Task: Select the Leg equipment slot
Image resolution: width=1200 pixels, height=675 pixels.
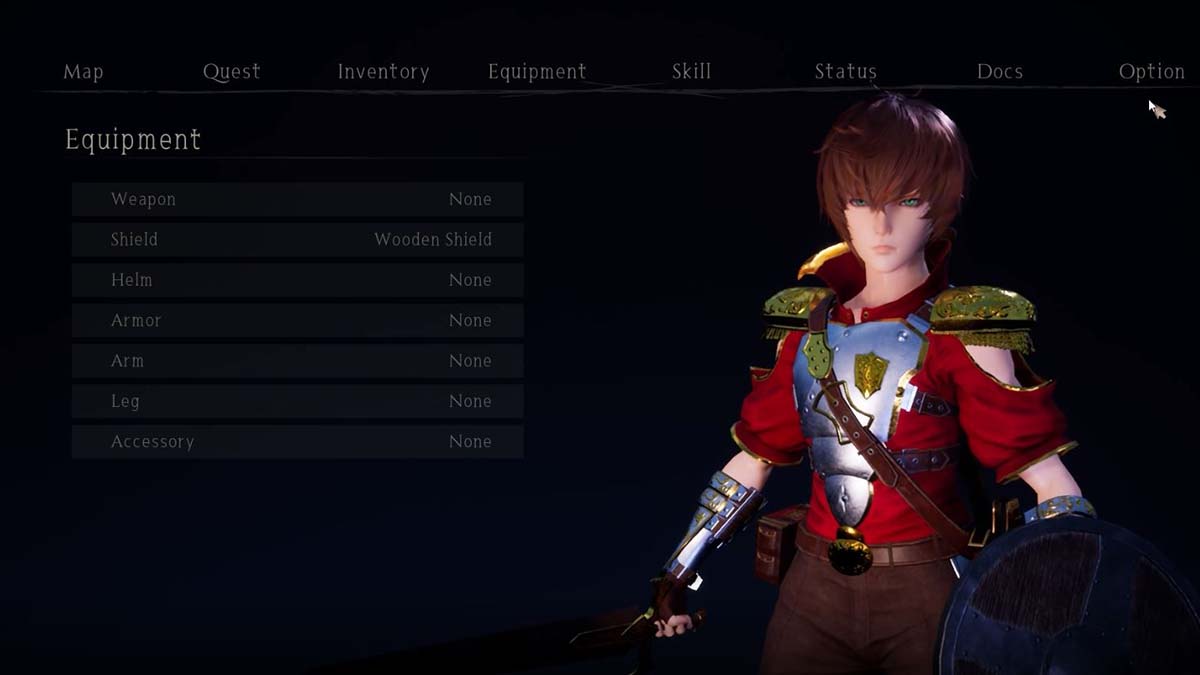Action: point(297,401)
